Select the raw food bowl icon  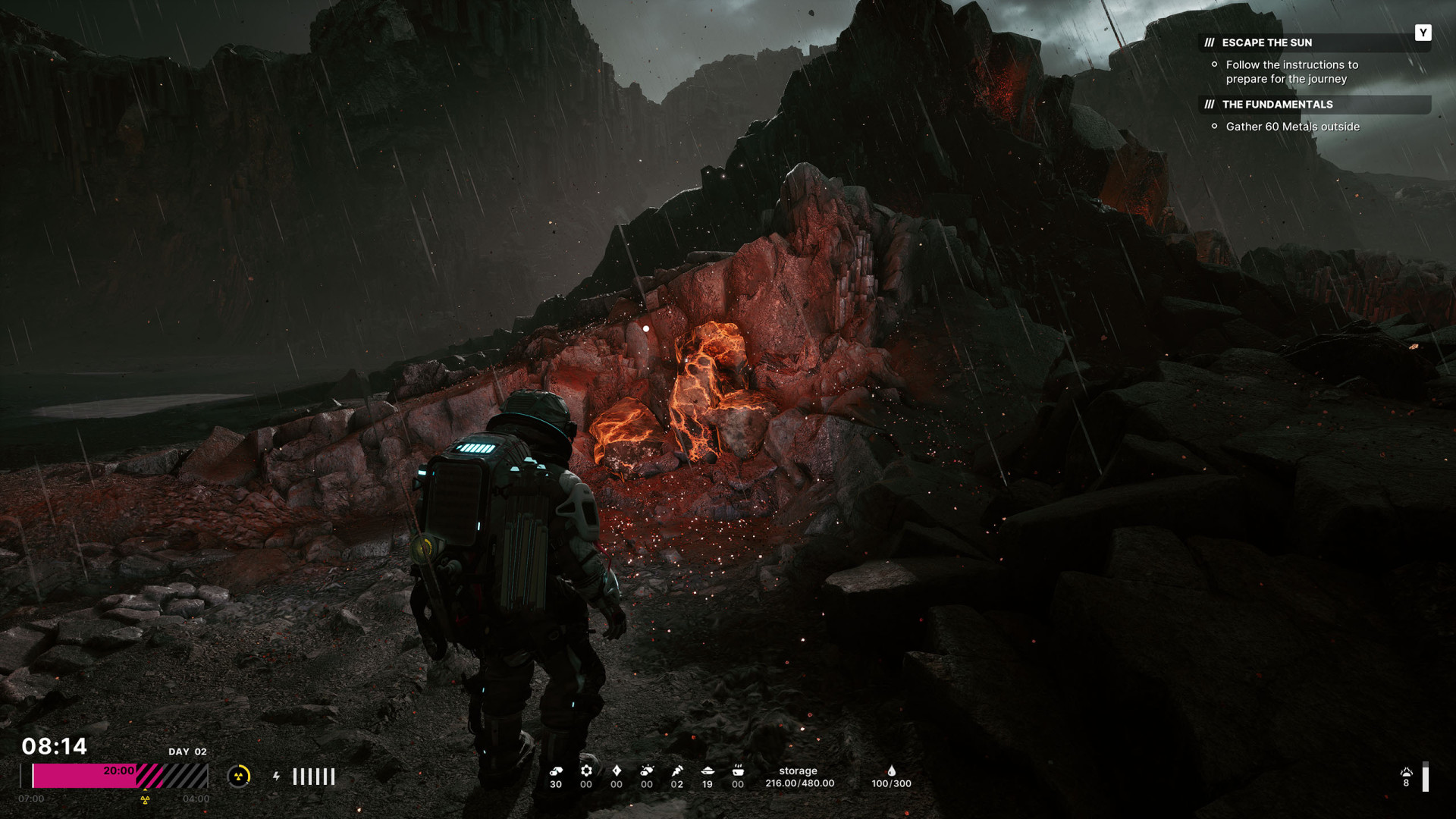click(708, 770)
